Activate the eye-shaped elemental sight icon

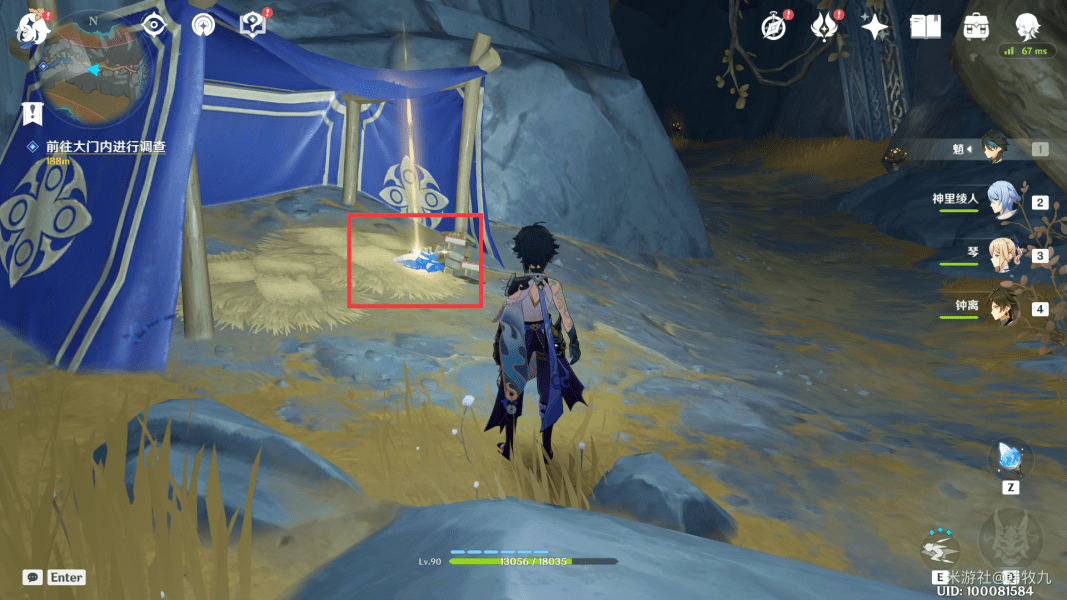pos(154,26)
